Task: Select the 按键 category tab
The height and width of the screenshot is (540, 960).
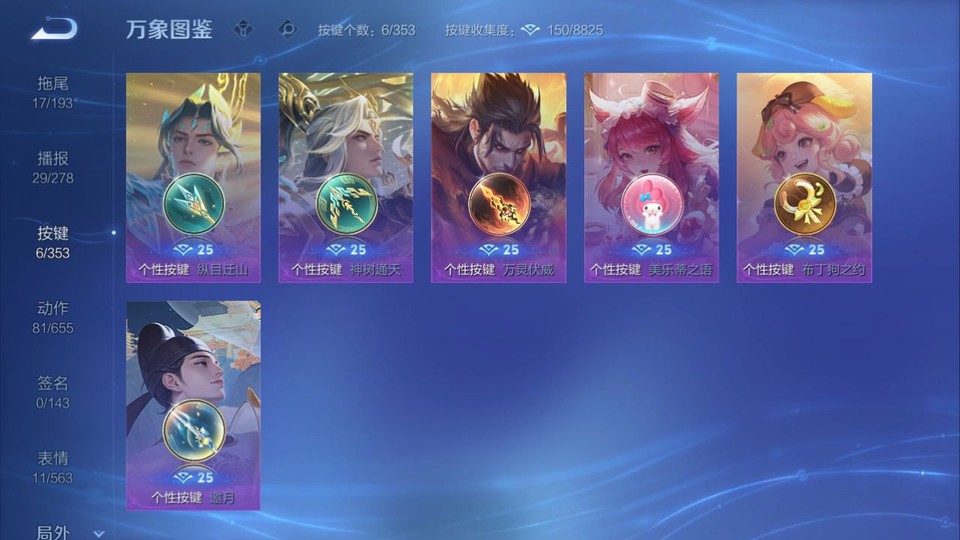Action: pos(53,242)
